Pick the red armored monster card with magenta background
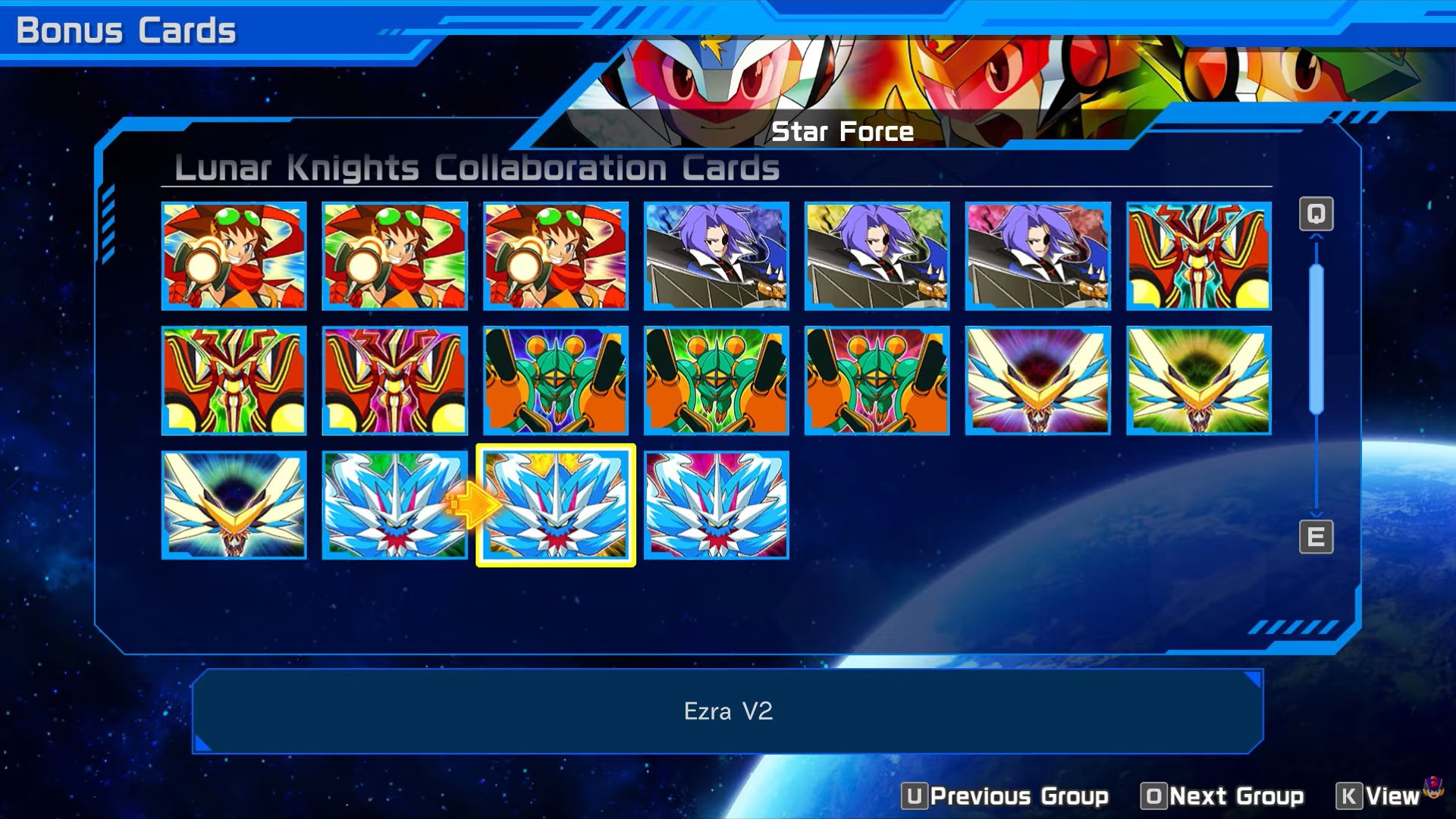The image size is (1456, 819). point(395,381)
